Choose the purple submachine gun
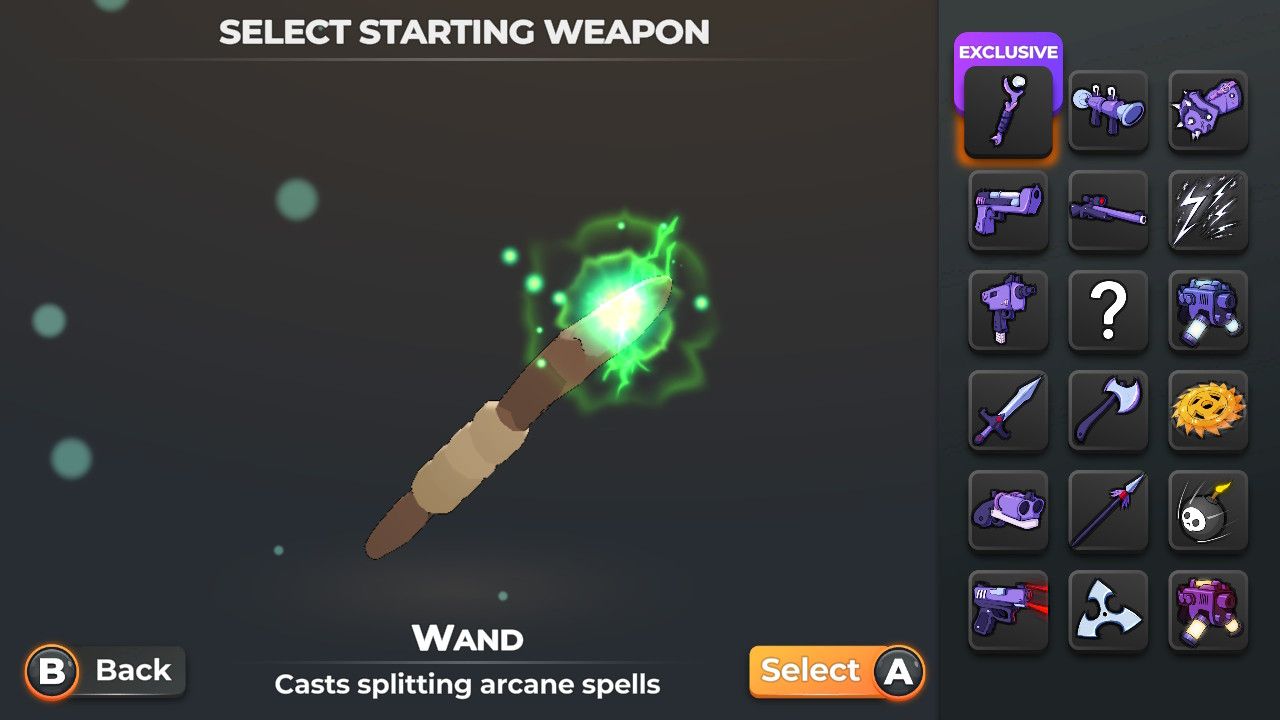 tap(1008, 310)
